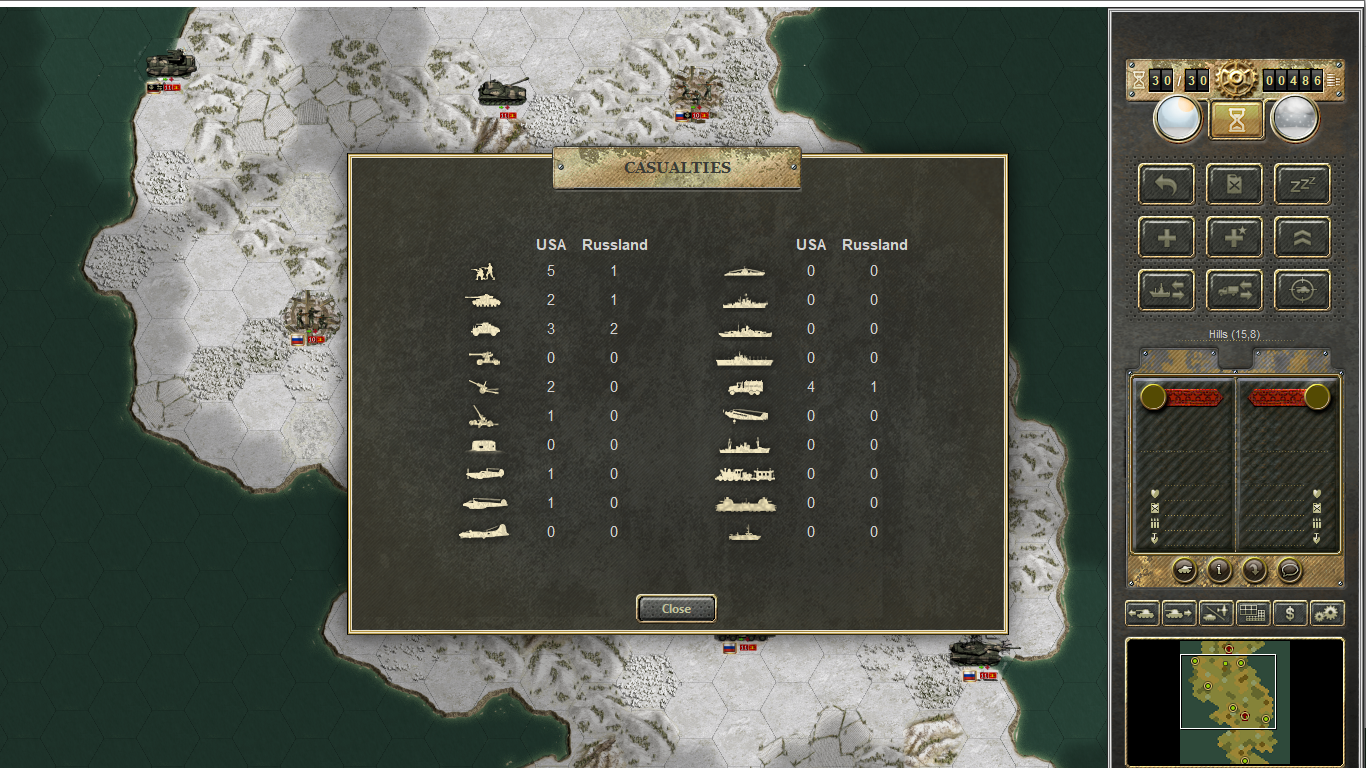The height and width of the screenshot is (768, 1366).
Task: Open settings with the gears button
Action: (x=1327, y=613)
